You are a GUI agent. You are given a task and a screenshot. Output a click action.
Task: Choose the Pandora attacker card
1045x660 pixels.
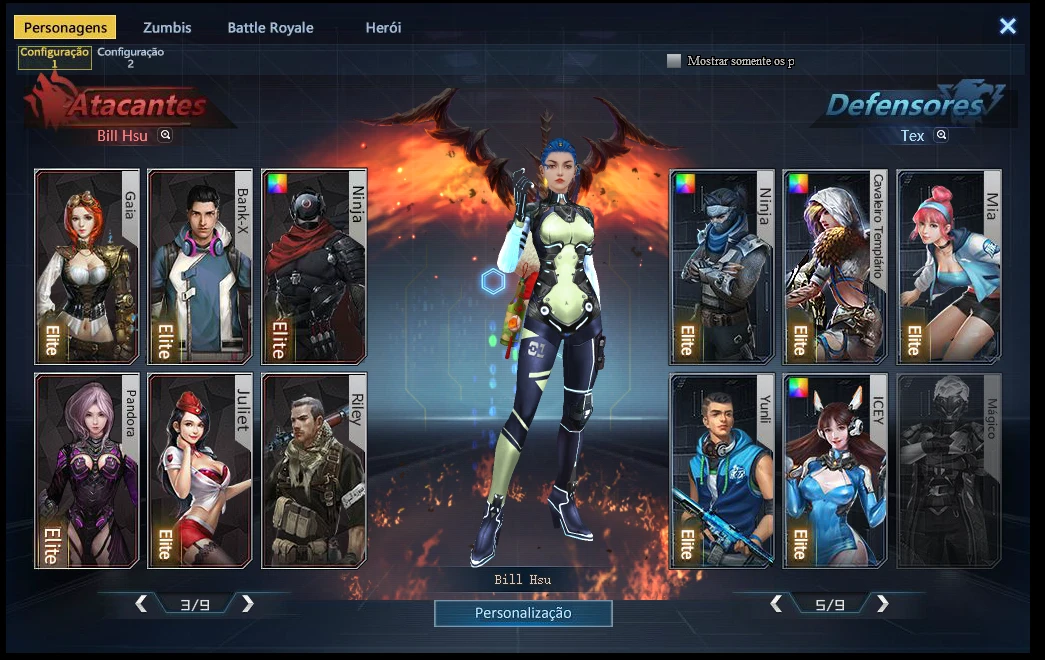[x=87, y=470]
